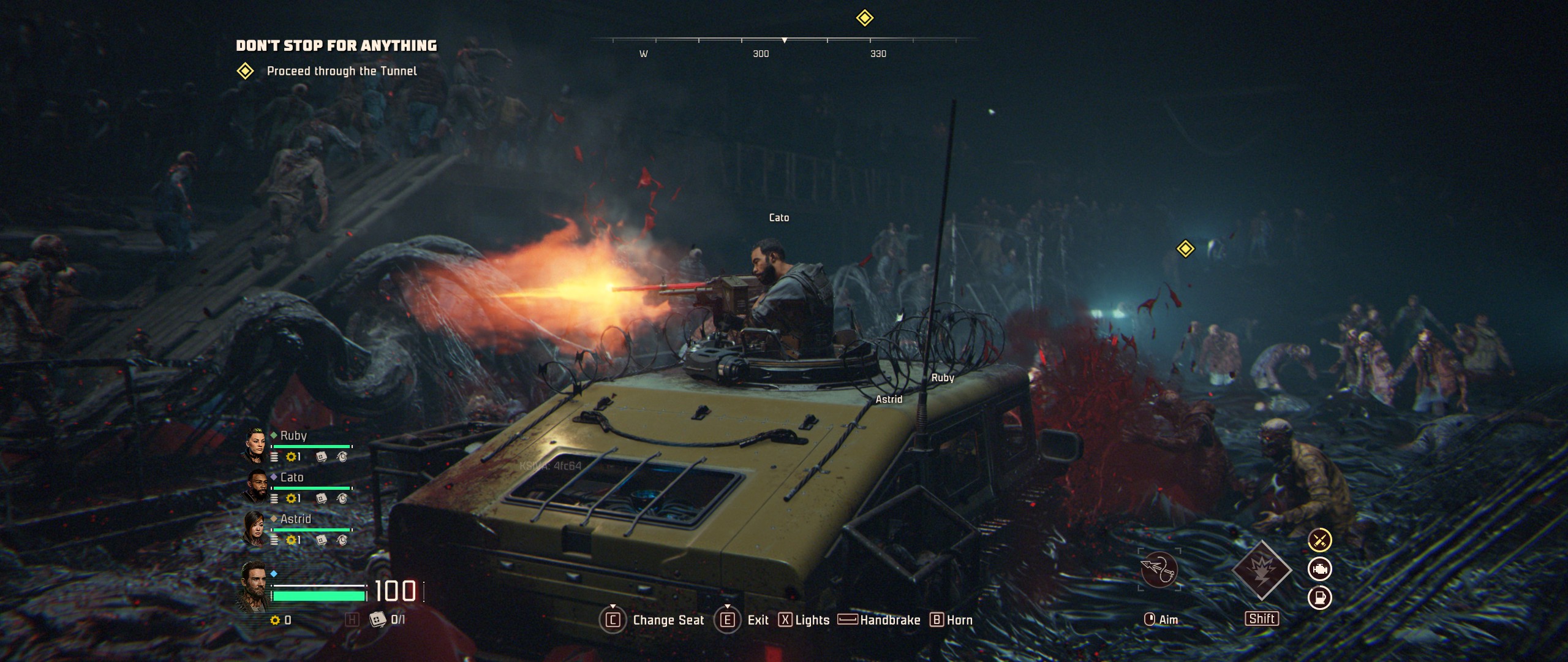
Task: Click the gear scrap counter icon
Action: [x=275, y=620]
